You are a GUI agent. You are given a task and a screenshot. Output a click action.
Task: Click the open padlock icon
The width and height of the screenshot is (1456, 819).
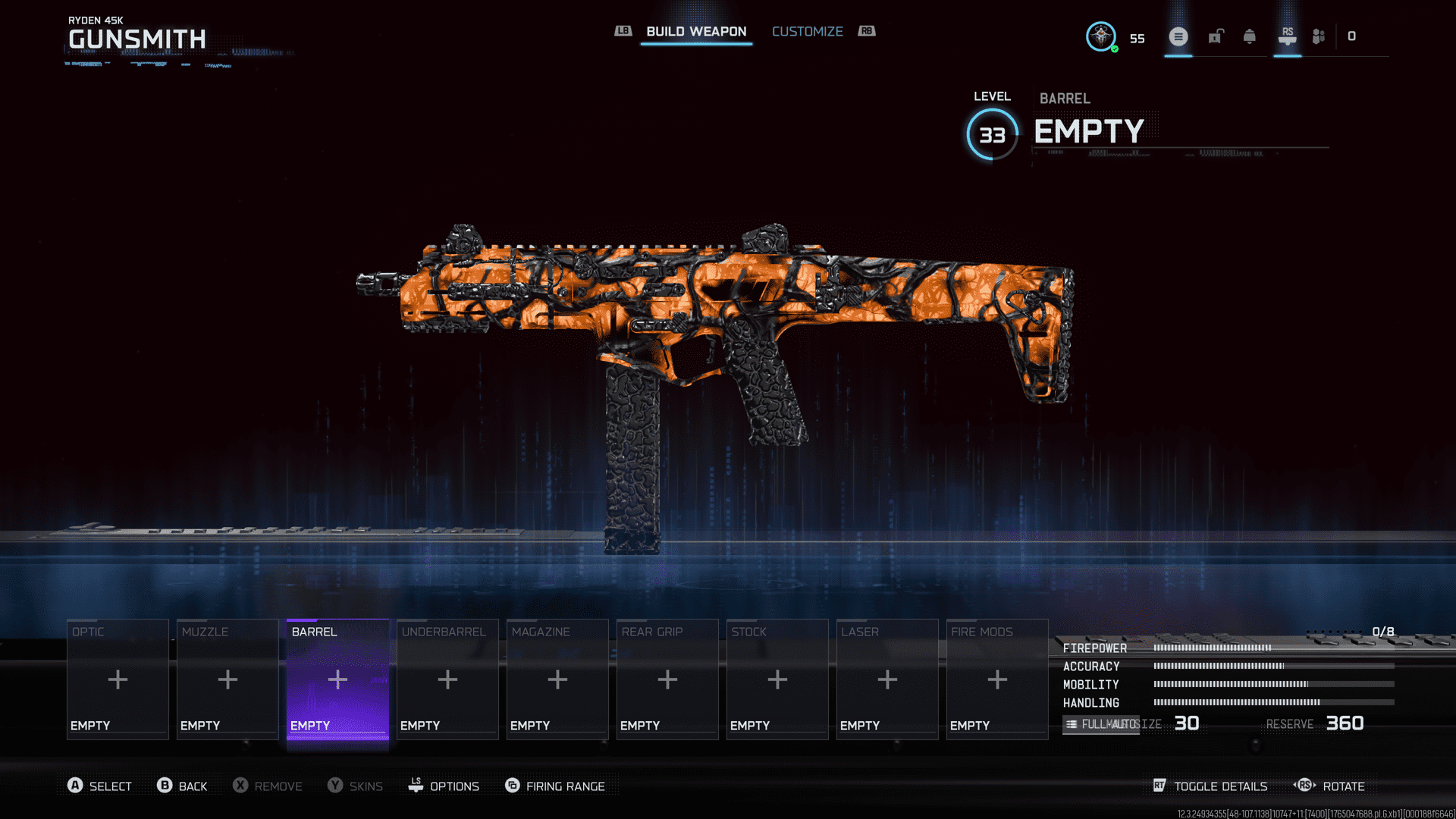1216,36
